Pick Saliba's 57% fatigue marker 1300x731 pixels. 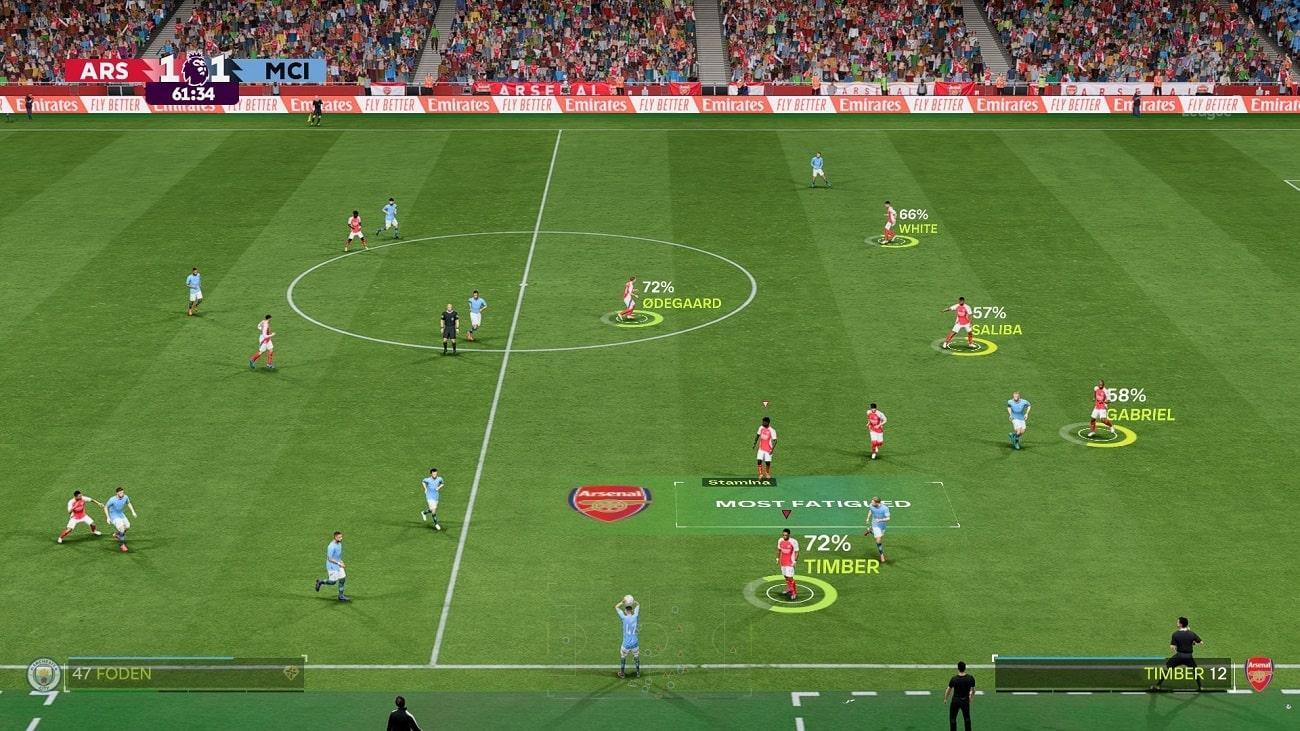click(964, 346)
